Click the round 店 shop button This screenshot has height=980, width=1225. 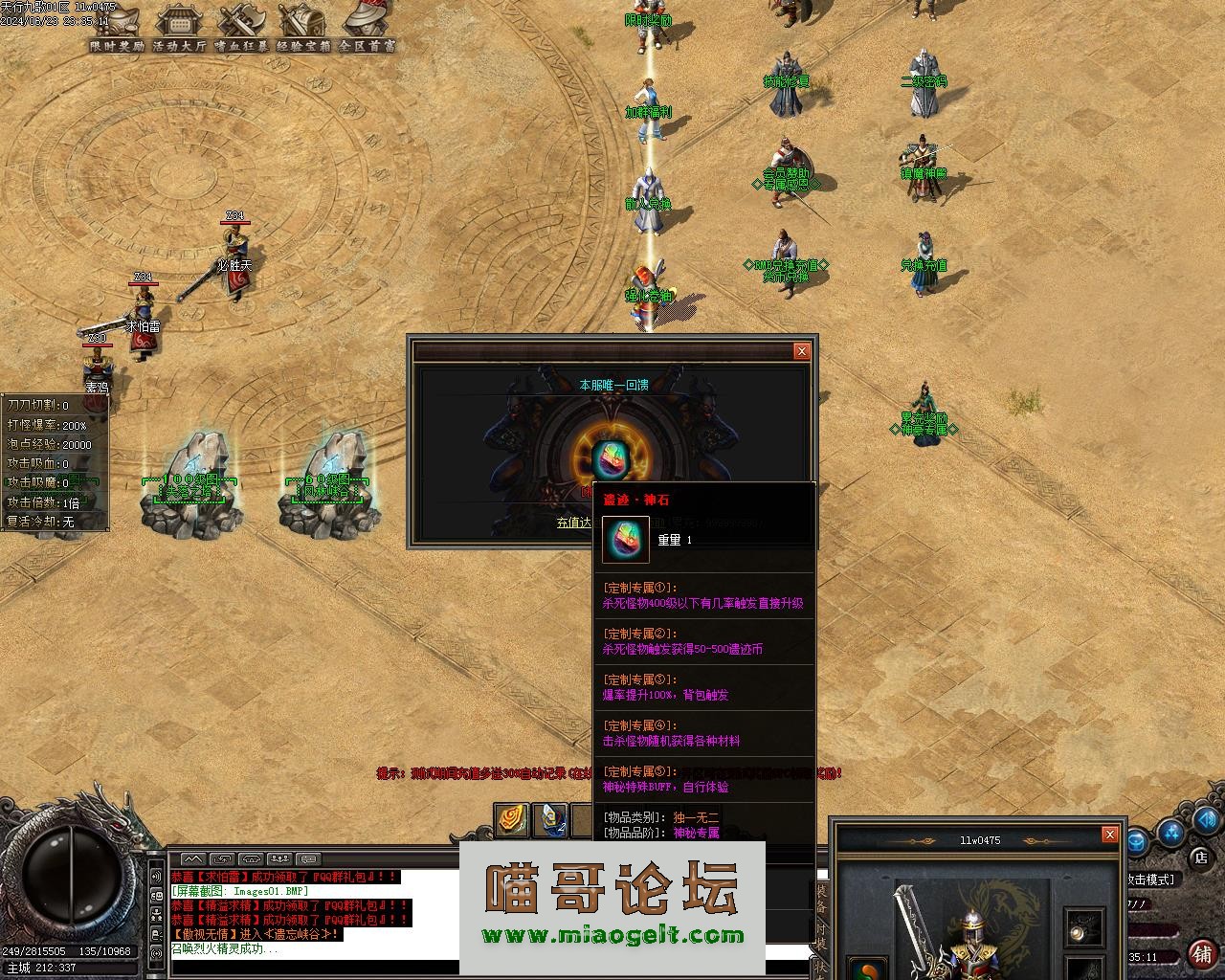tap(1200, 857)
